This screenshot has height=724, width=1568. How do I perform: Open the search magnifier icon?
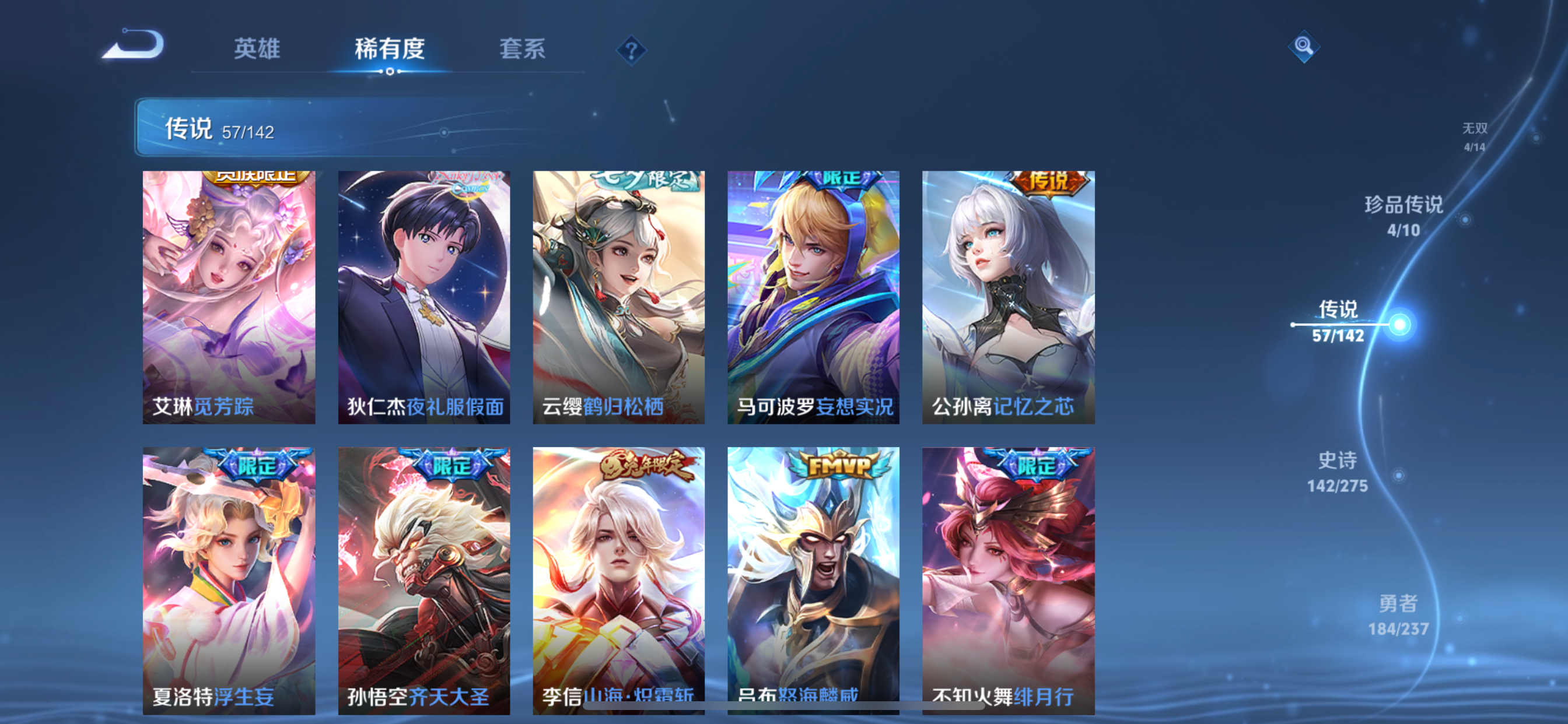coord(1304,47)
